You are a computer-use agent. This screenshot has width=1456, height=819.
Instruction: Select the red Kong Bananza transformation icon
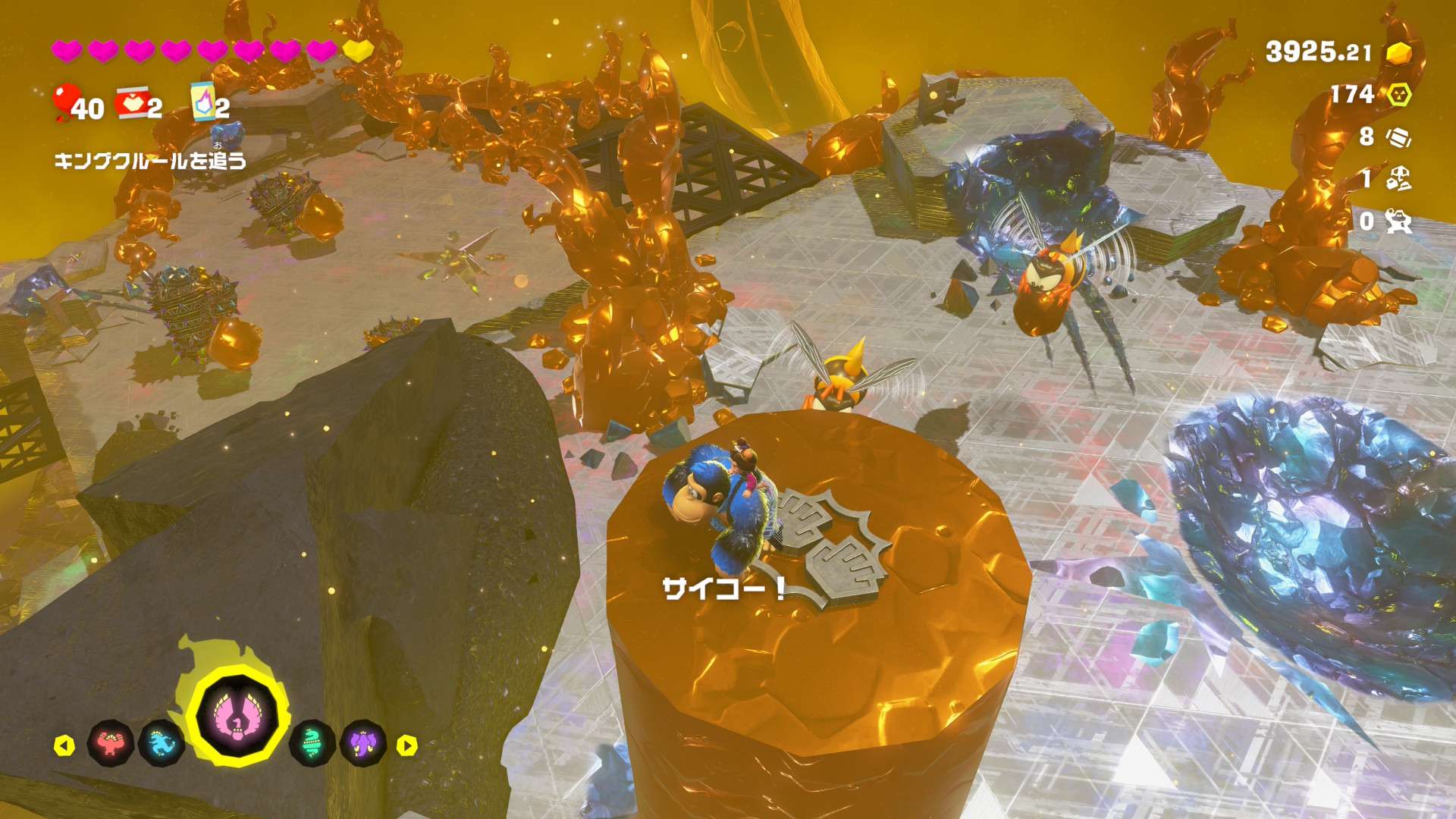pos(111,743)
